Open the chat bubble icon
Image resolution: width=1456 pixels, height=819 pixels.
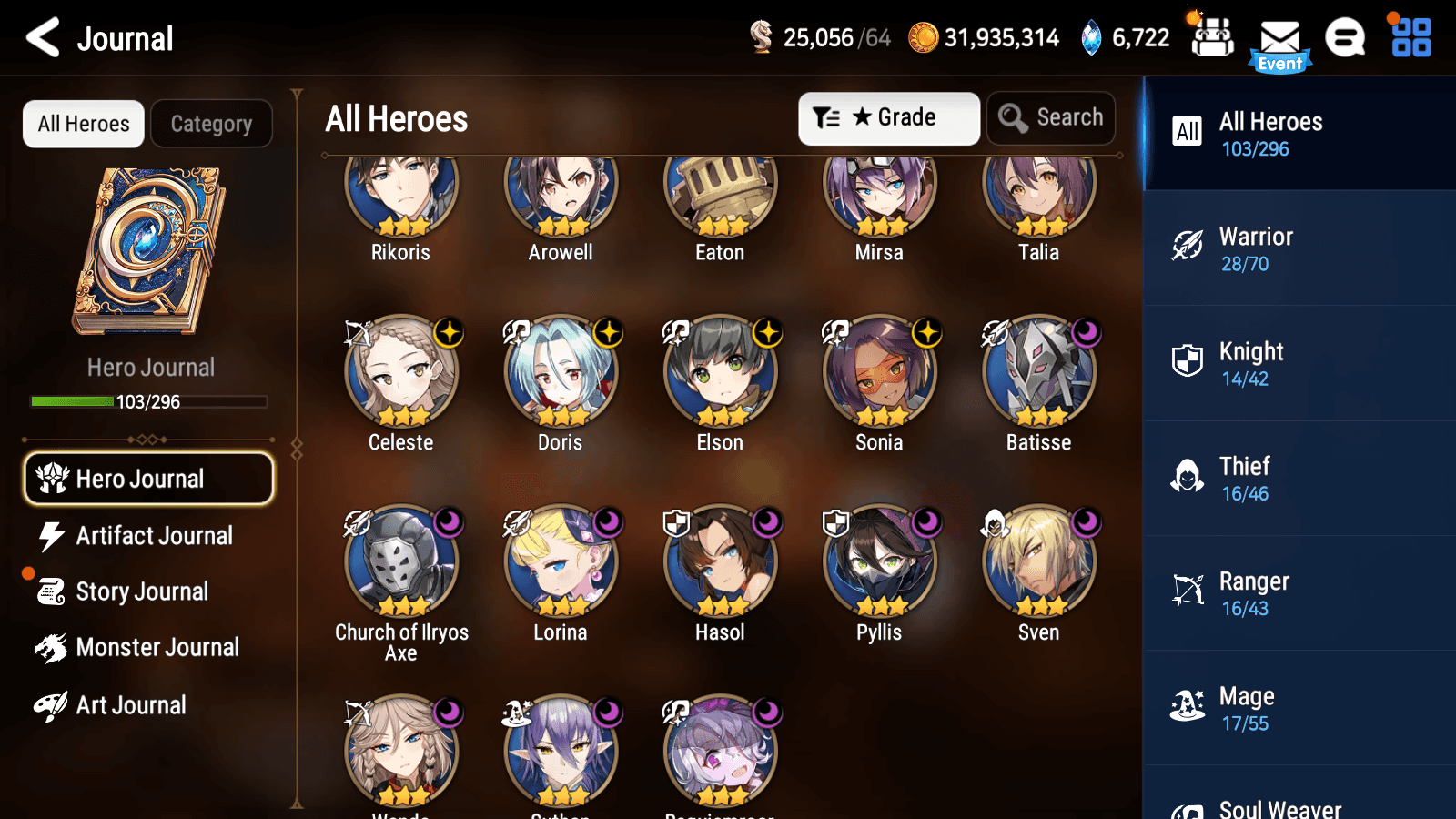1344,38
